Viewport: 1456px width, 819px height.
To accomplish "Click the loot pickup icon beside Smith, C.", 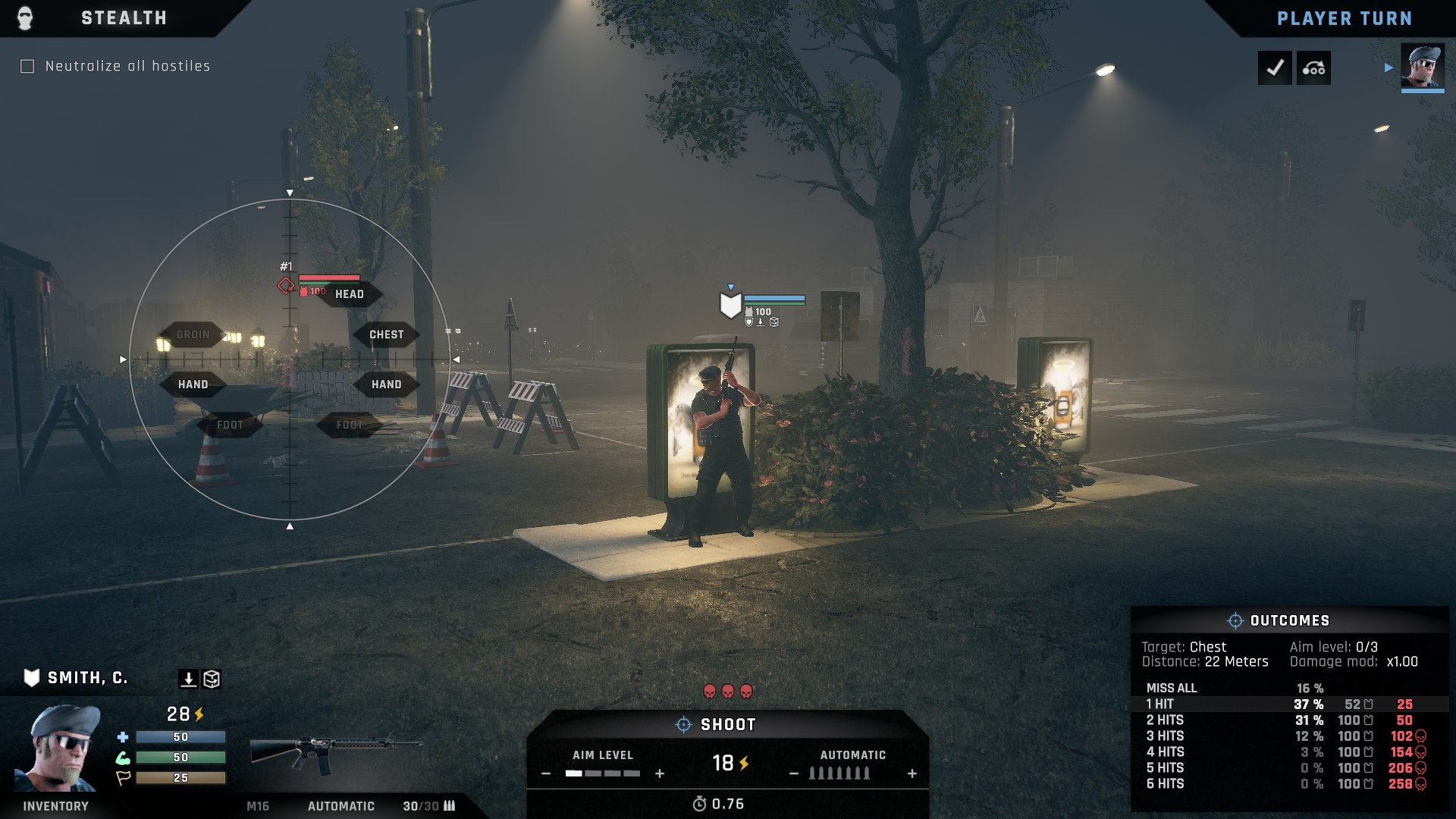I will tap(188, 677).
